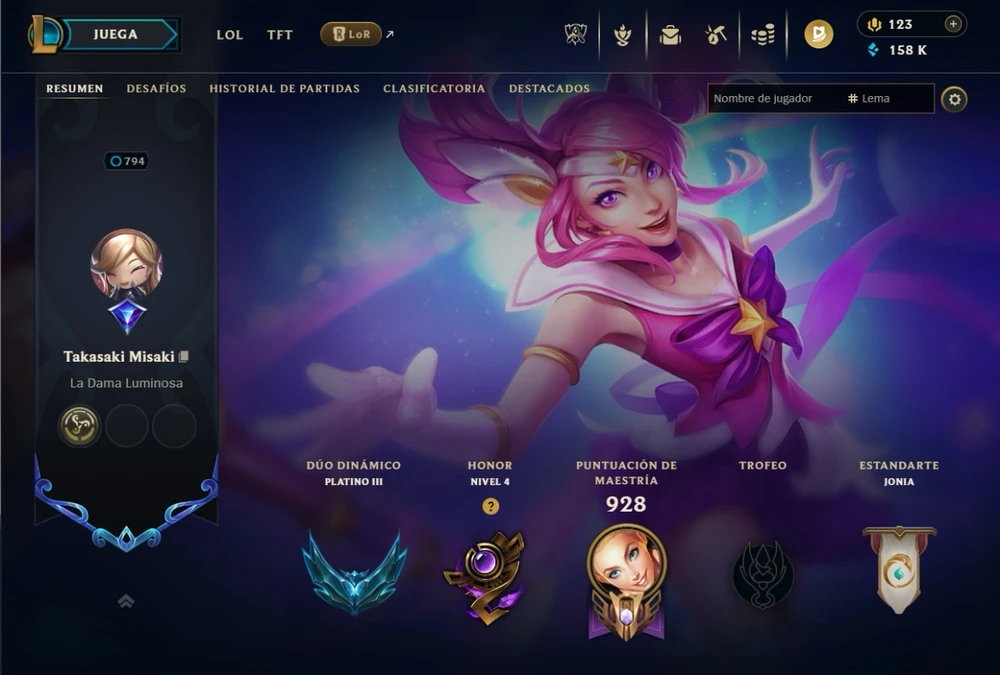Add RP with the plus button
The width and height of the screenshot is (1000, 675).
pos(953,24)
